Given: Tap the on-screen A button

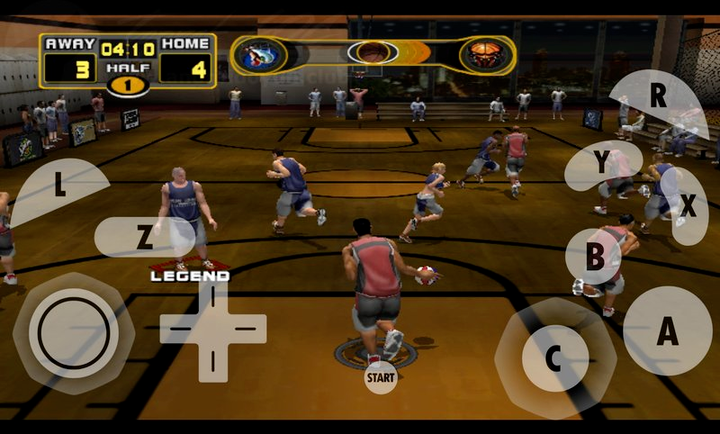Looking at the screenshot, I should (x=667, y=332).
